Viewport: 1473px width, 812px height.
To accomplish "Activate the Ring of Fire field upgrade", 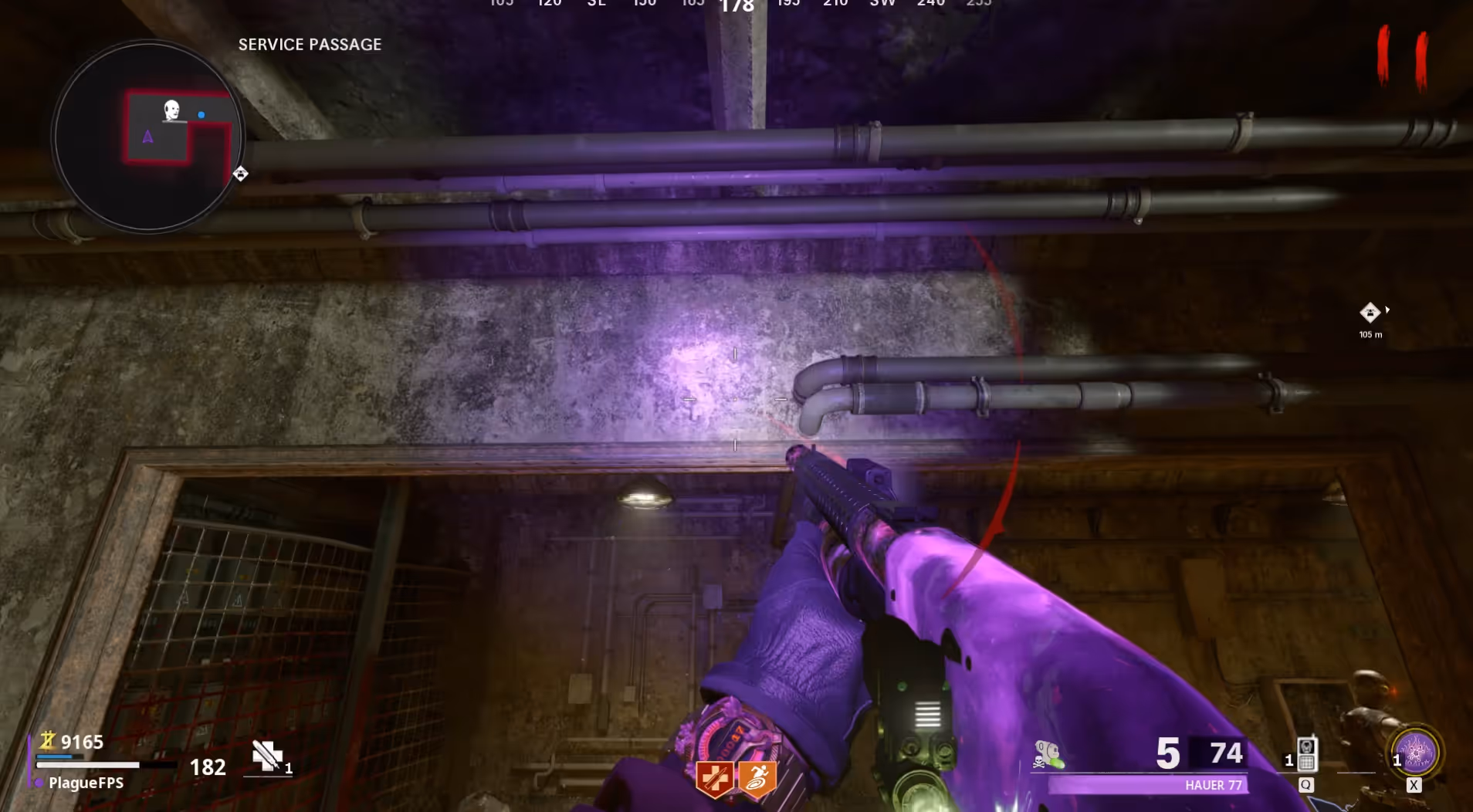I will [1416, 751].
